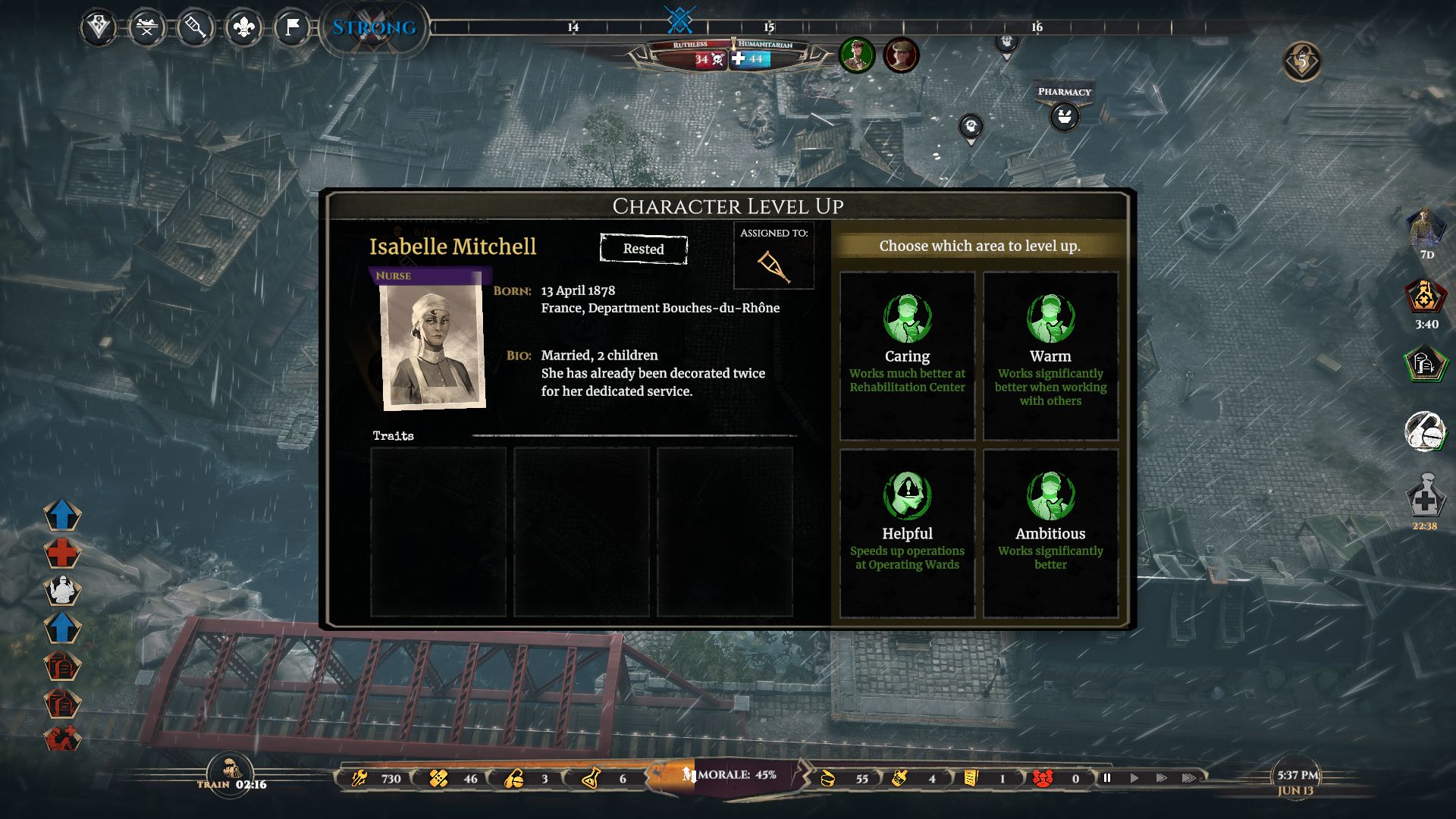Image resolution: width=1456 pixels, height=819 pixels.
Task: Click the crutch assignment icon
Action: (773, 265)
